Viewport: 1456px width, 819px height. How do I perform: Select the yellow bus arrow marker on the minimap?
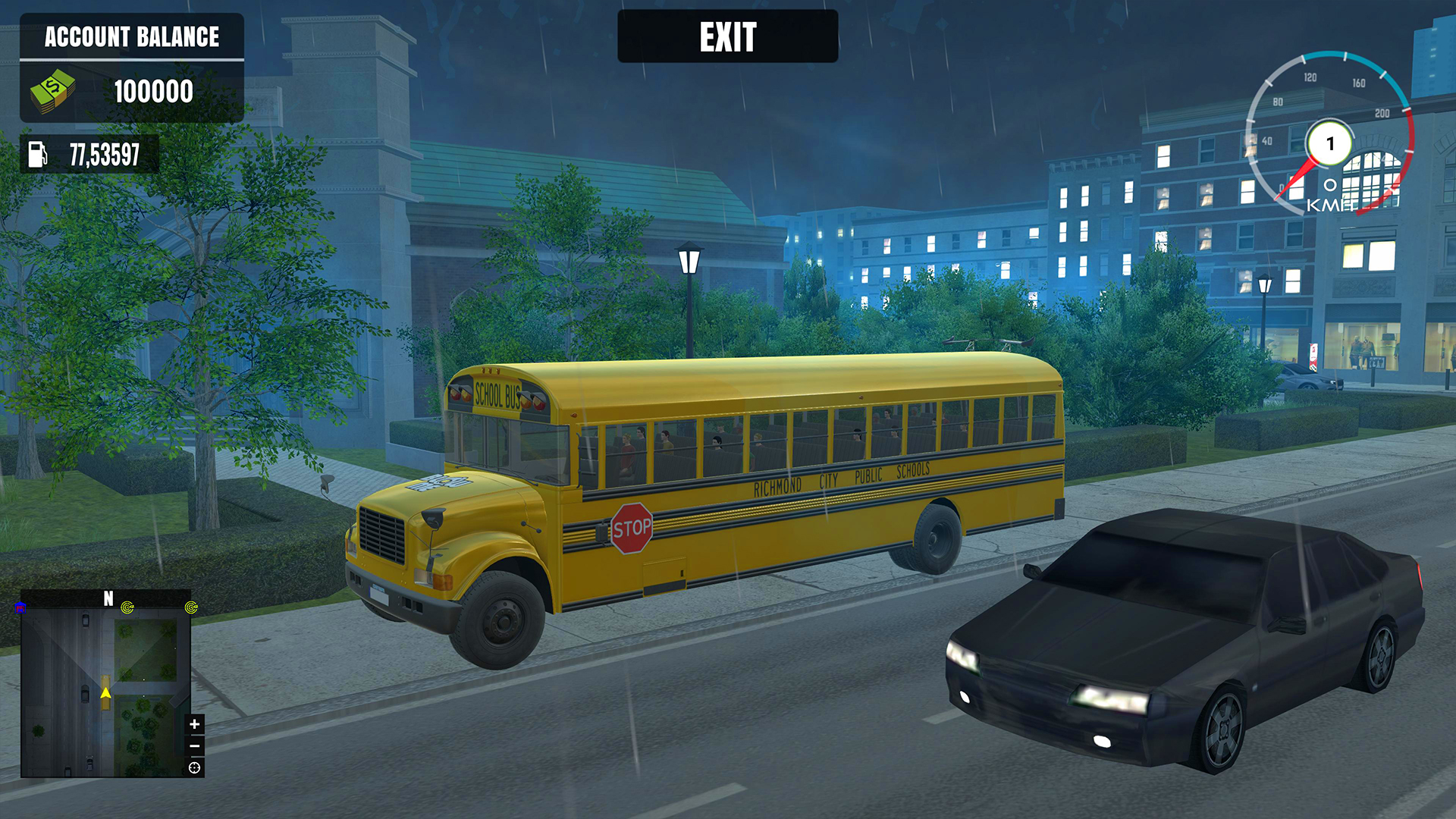105,692
